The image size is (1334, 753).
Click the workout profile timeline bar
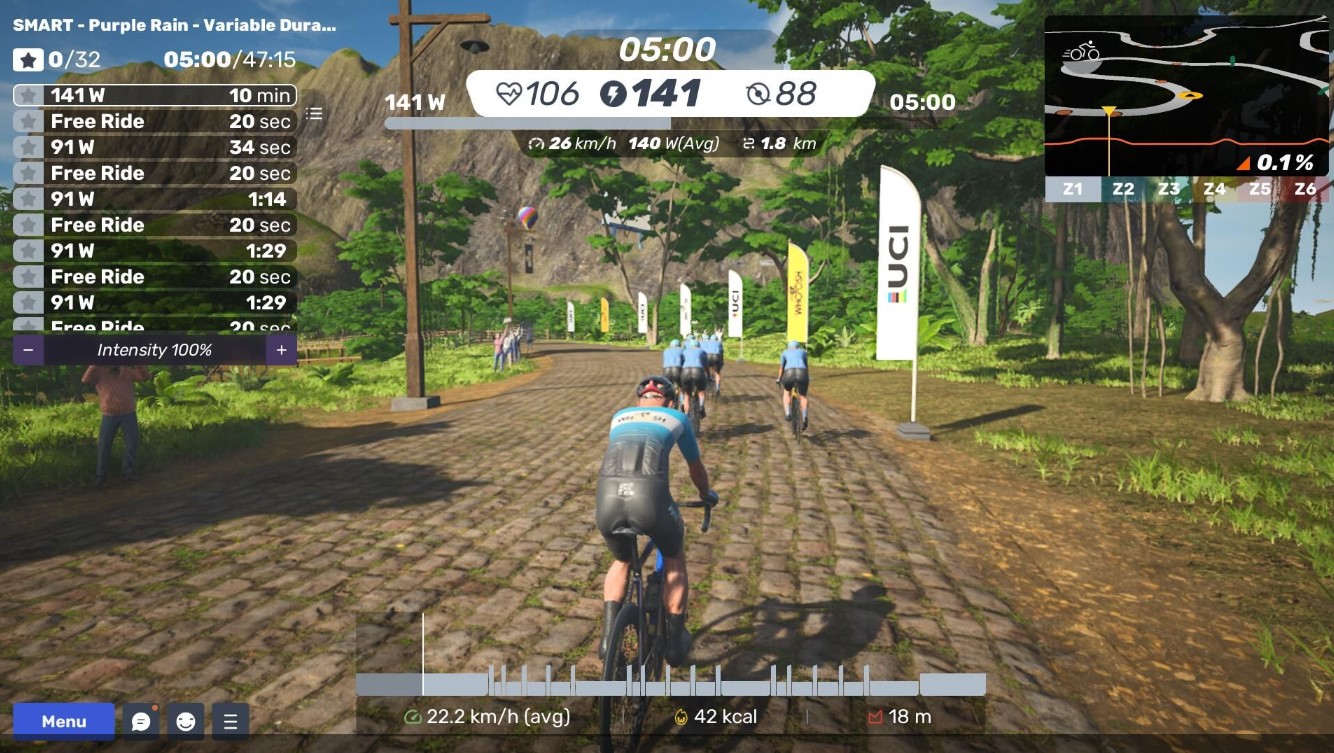670,684
